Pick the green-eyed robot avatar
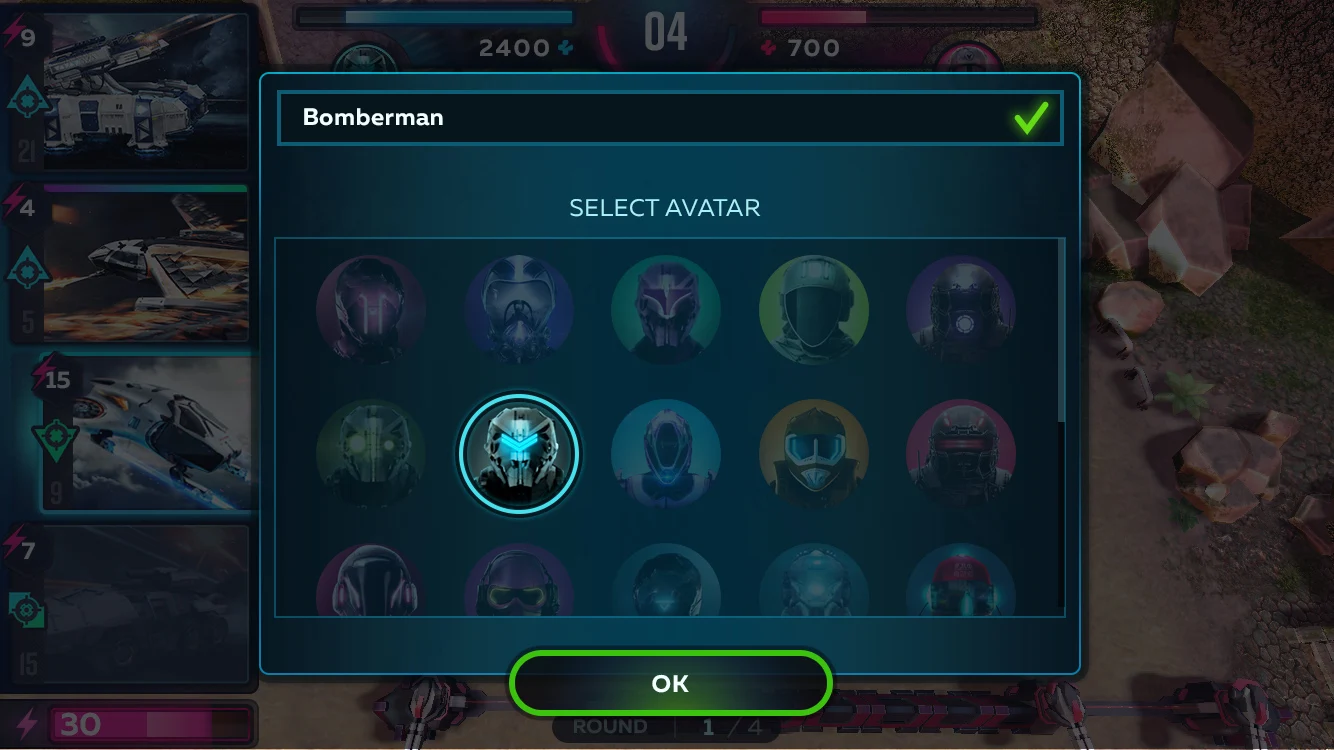Image resolution: width=1334 pixels, height=750 pixels. point(371,455)
